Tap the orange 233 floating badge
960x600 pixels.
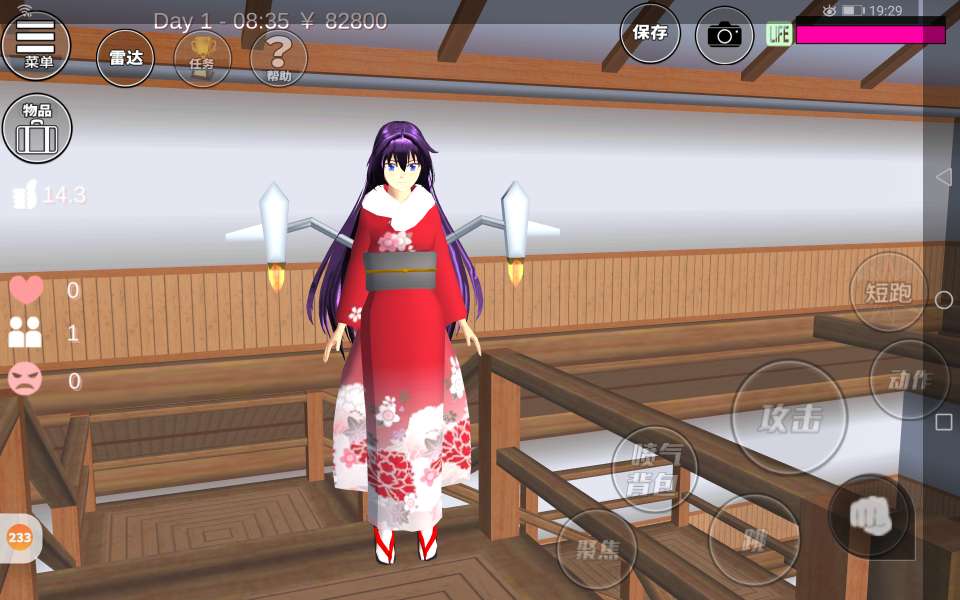click(19, 538)
